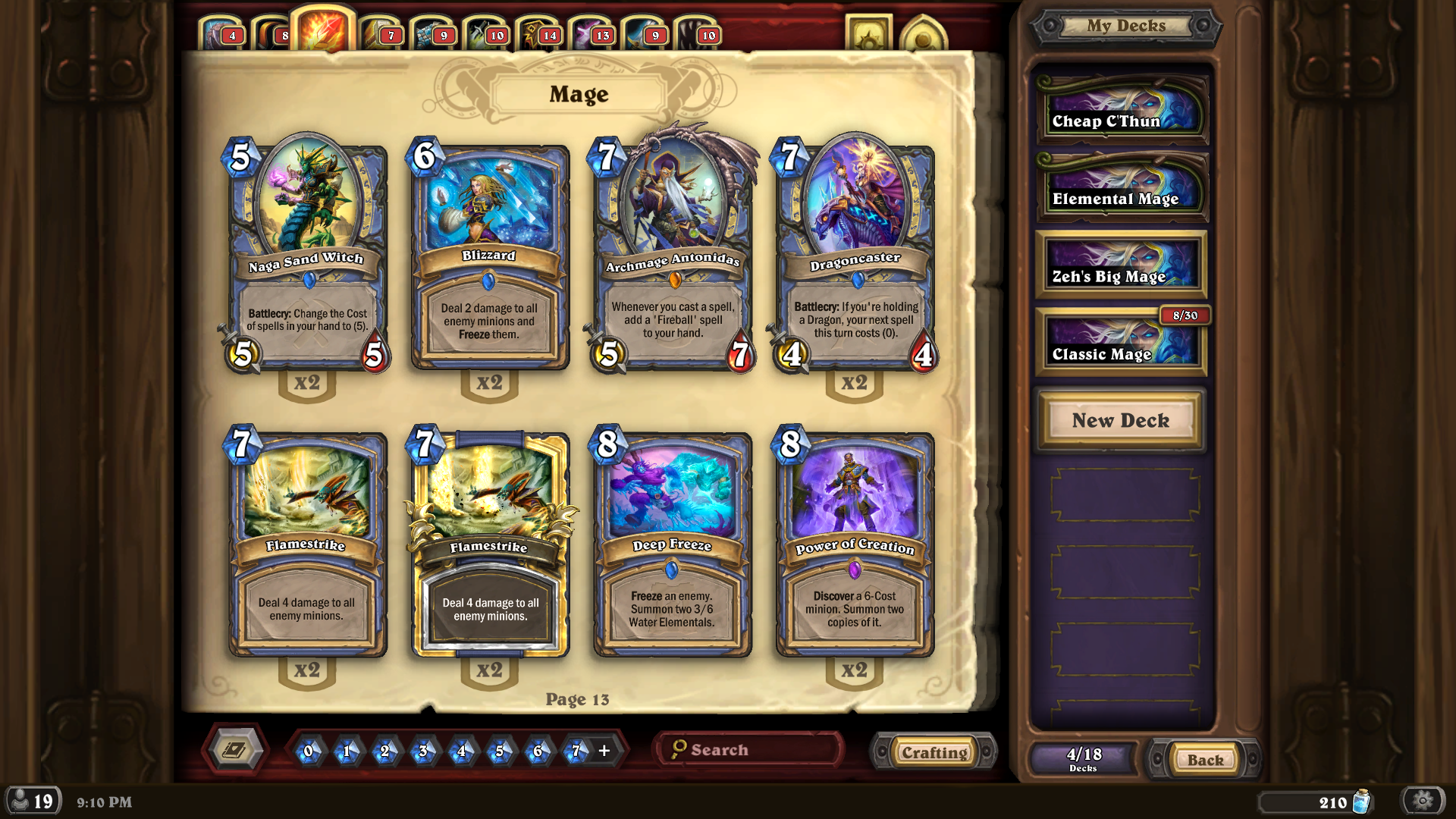
Task: Open the Elemental Mage deck
Action: [x=1121, y=188]
